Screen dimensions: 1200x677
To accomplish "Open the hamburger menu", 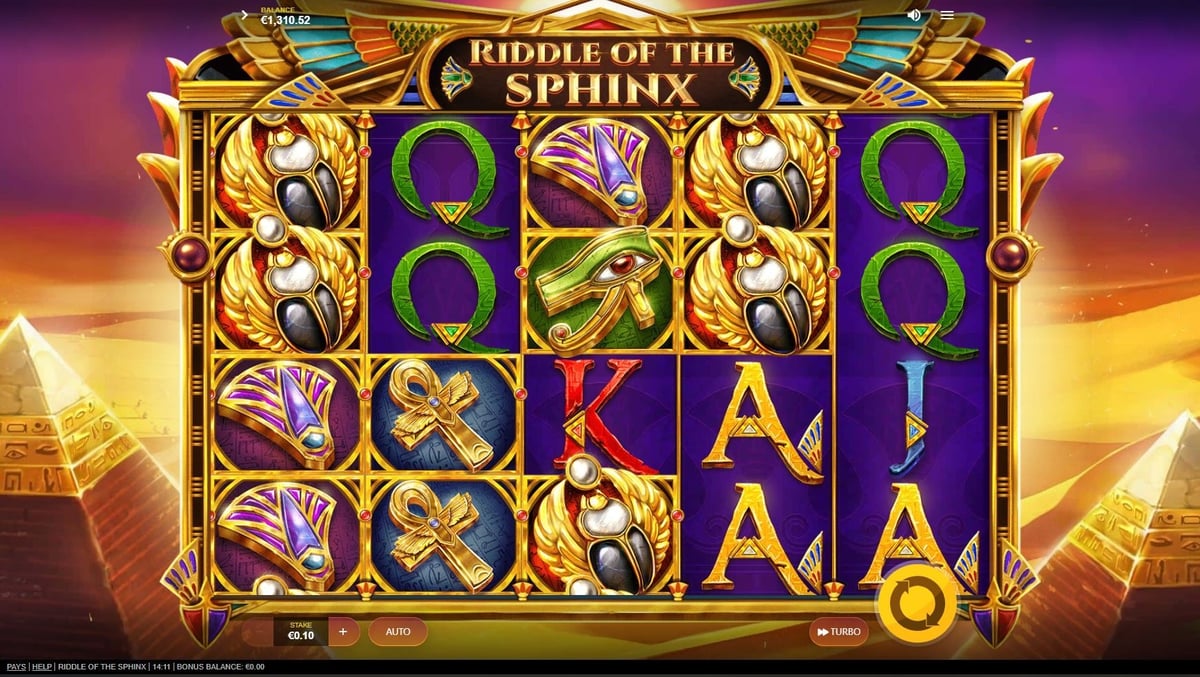I will pyautogui.click(x=946, y=15).
